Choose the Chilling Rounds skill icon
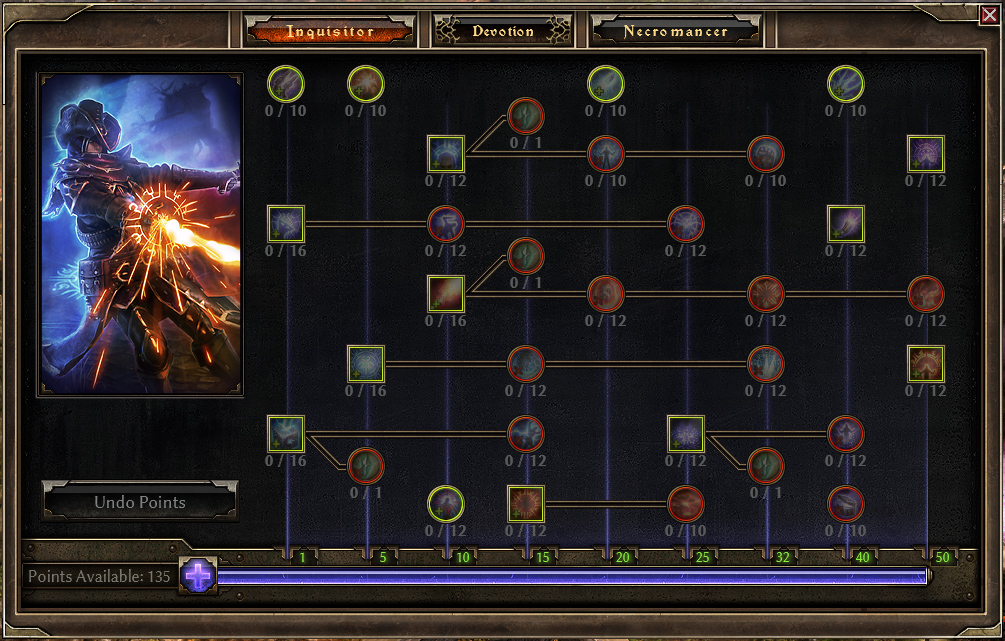Viewport: 1005px width, 641px height. (606, 84)
